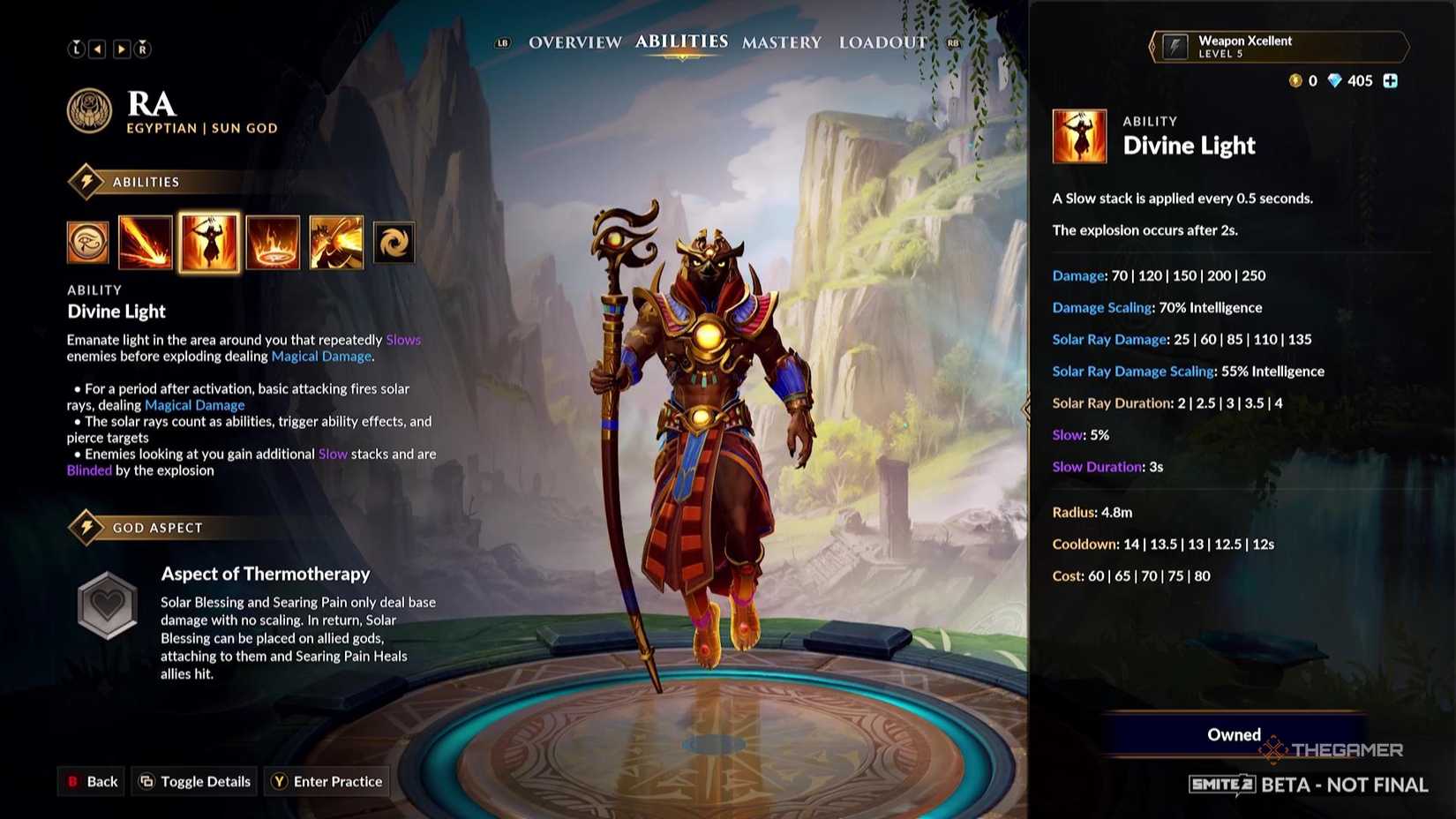Click the plus to add diamonds currency
1456x819 pixels.
point(1391,80)
